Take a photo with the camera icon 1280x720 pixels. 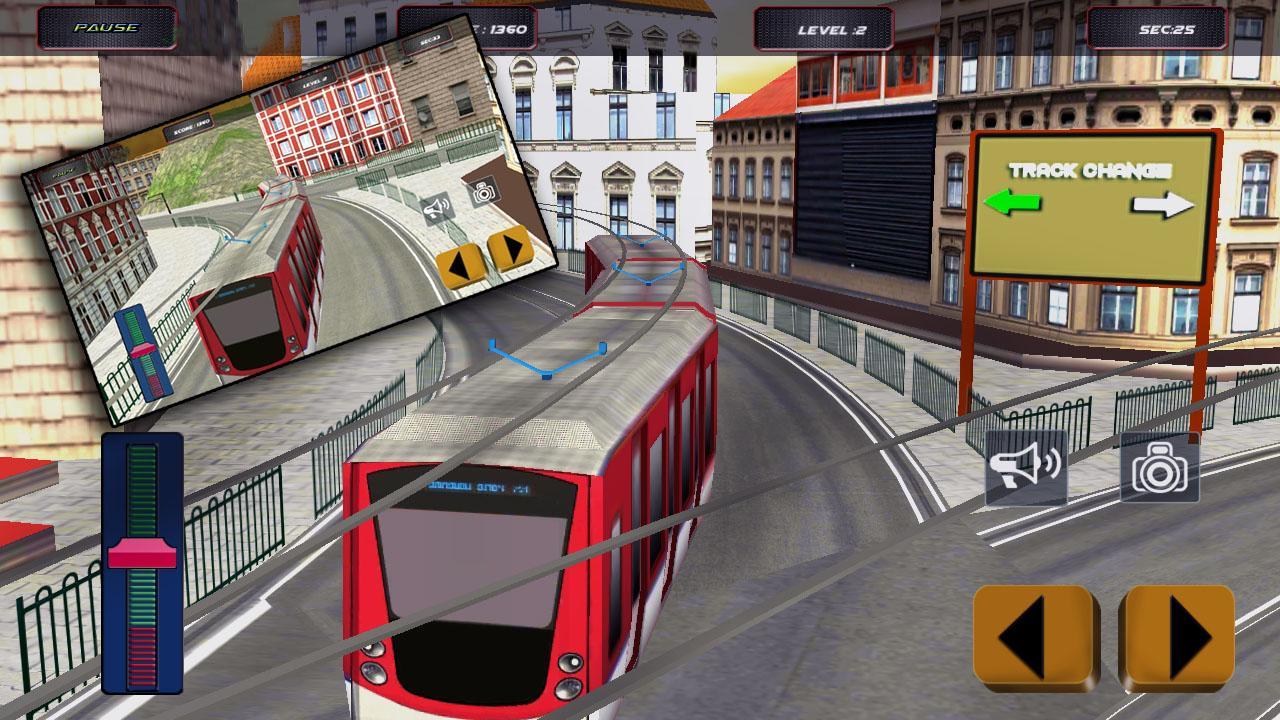(x=1158, y=470)
